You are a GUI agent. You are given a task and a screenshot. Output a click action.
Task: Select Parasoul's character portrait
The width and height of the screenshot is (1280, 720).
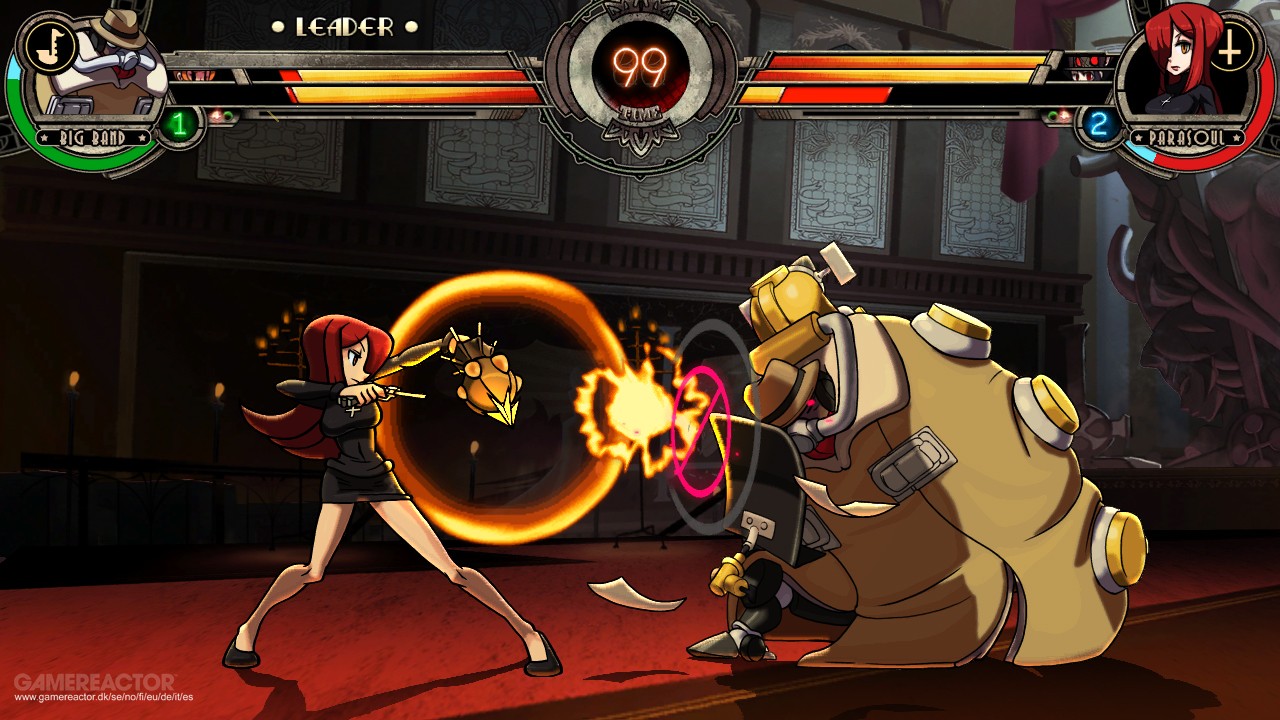[1180, 72]
